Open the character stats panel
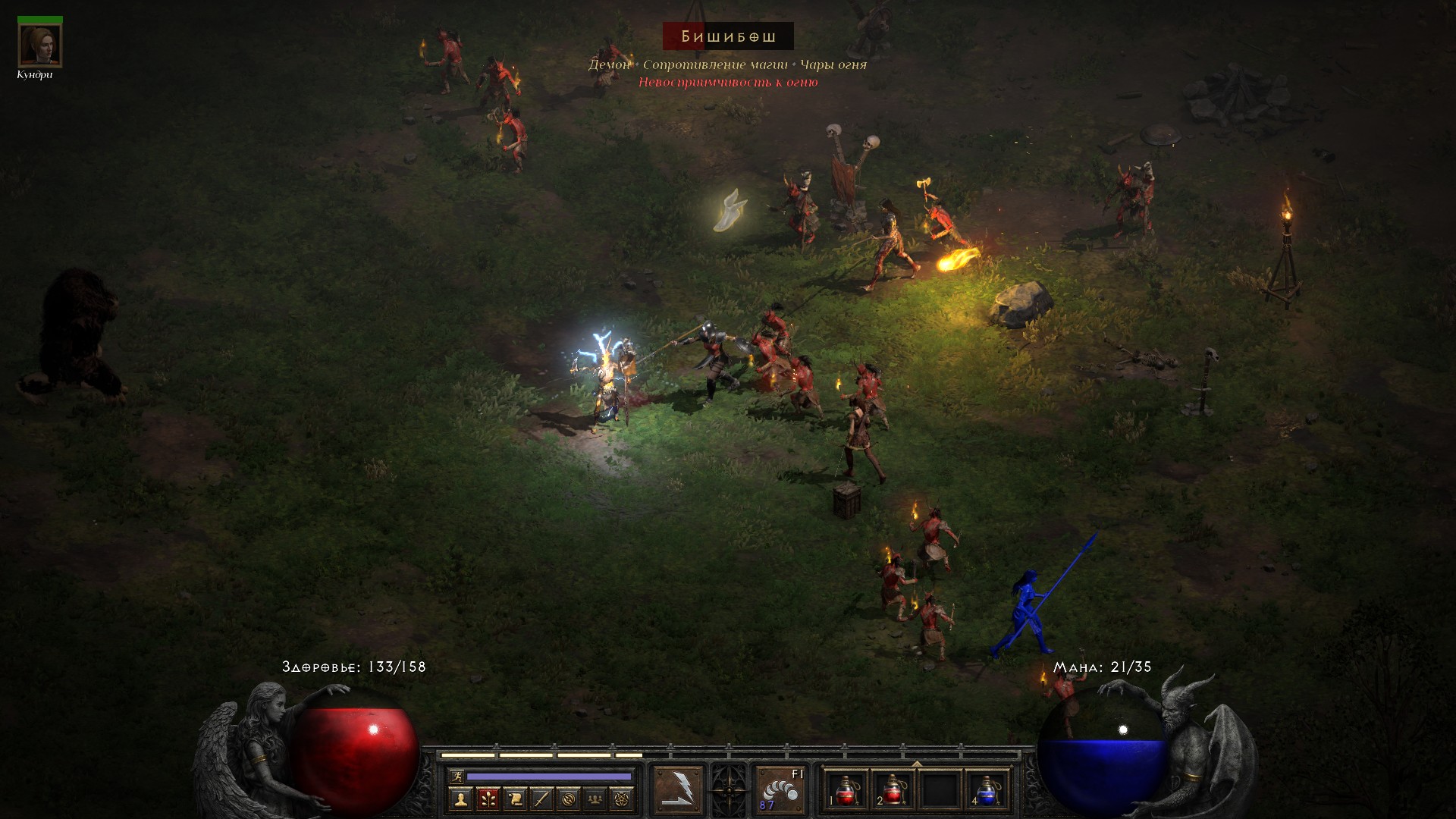This screenshot has height=819, width=1456. pyautogui.click(x=460, y=799)
